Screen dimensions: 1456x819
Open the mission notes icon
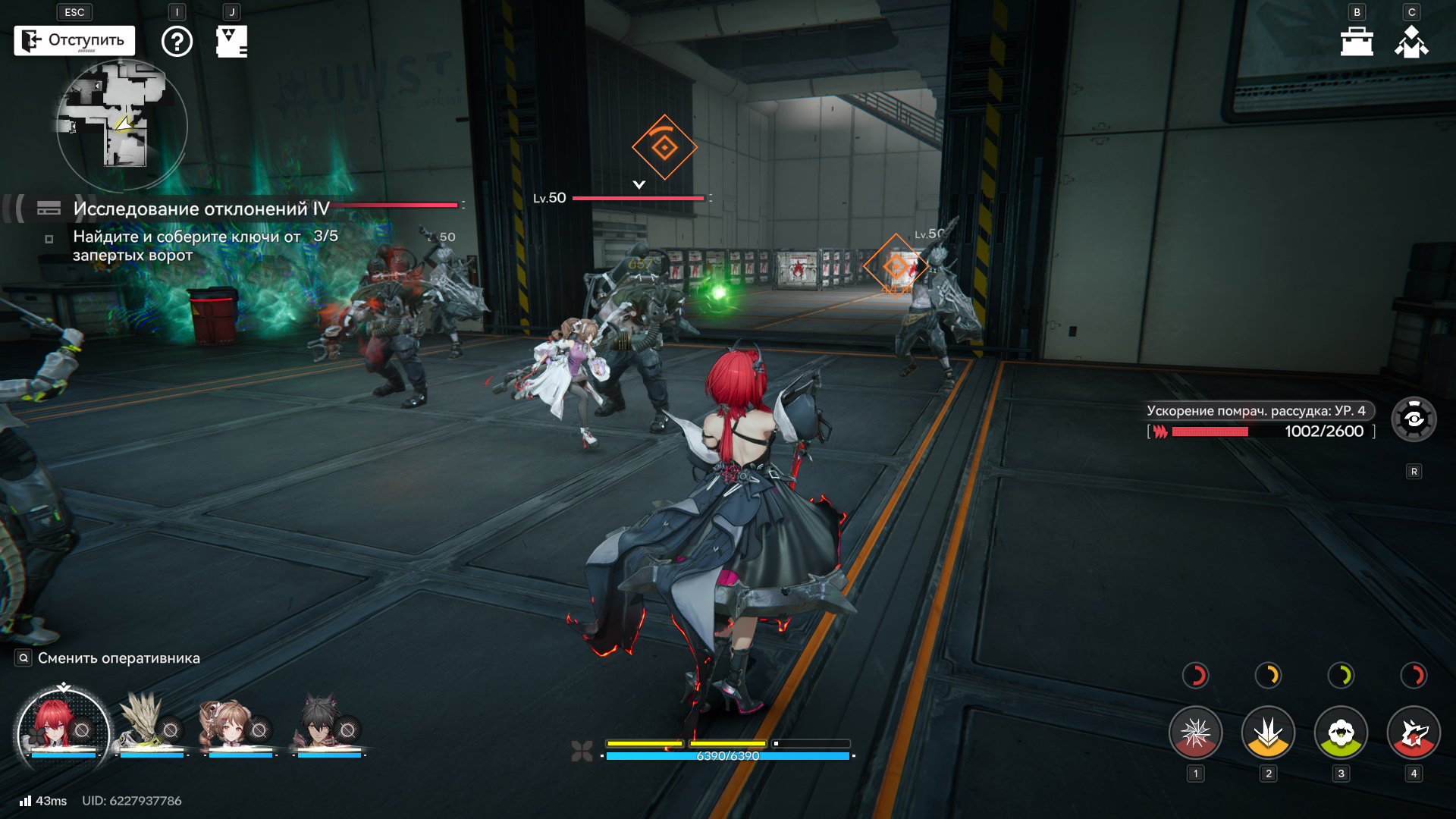231,42
